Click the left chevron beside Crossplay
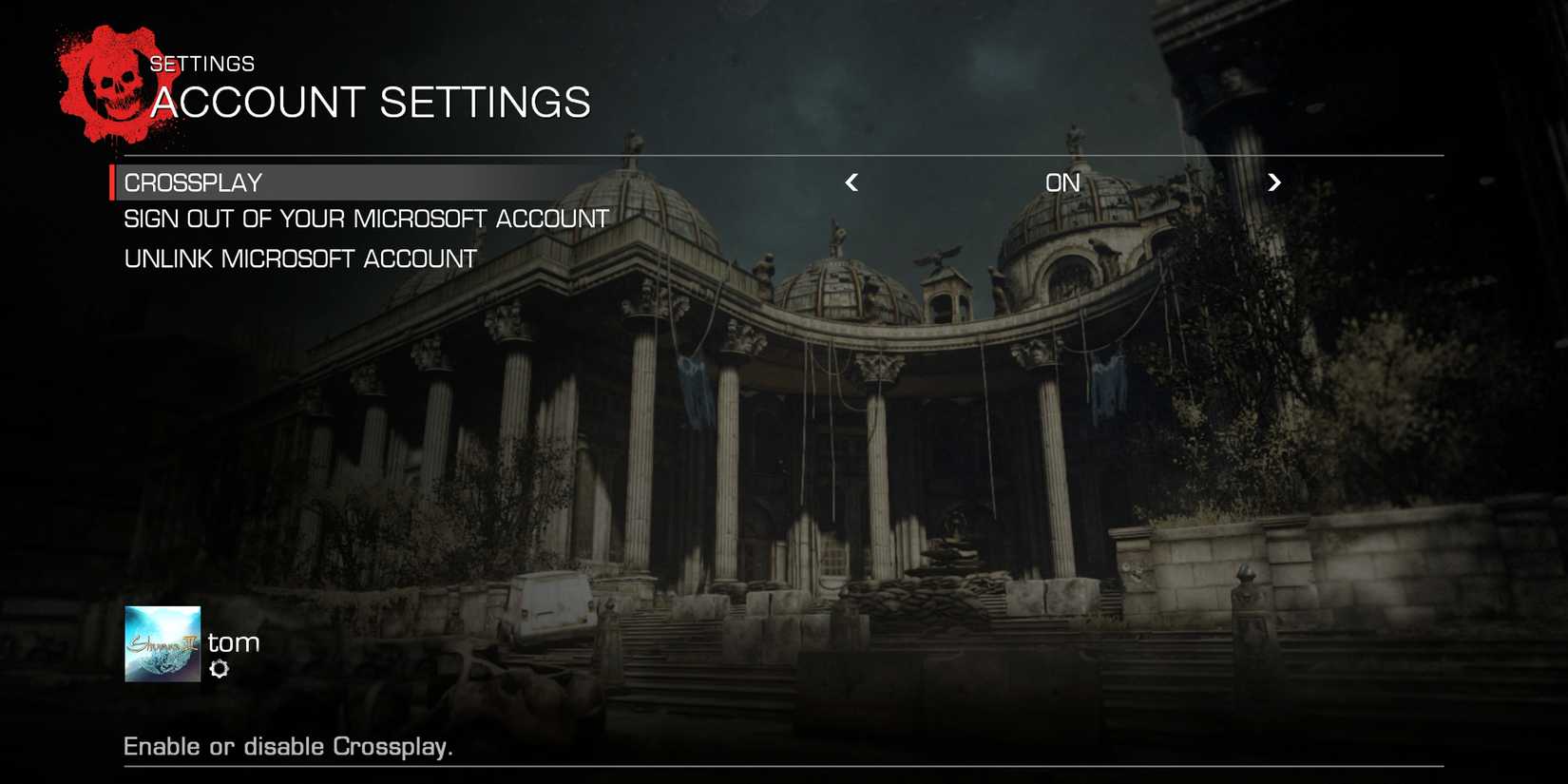Viewport: 1568px width, 784px height. 851,182
